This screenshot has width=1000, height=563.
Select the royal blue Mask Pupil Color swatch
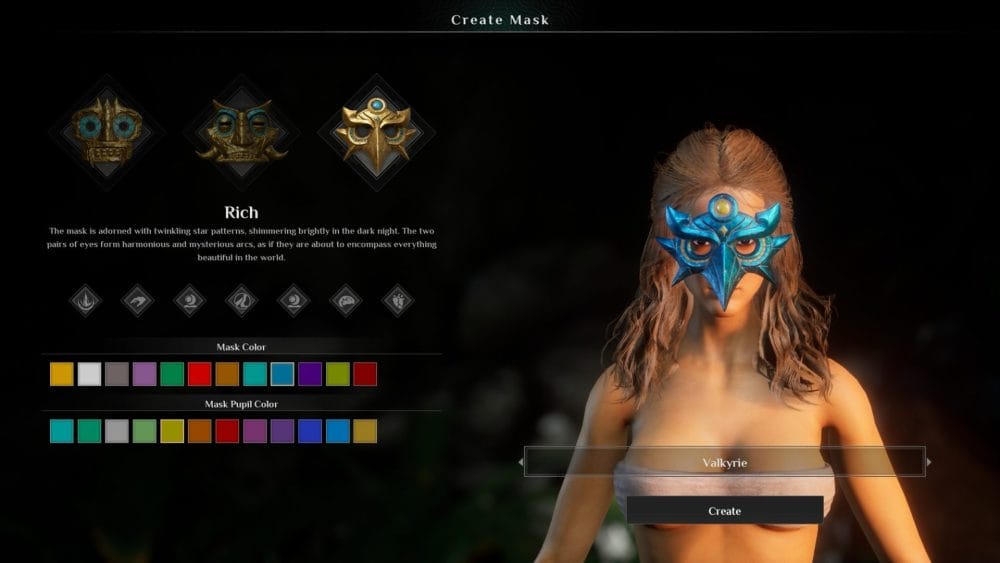tap(310, 431)
